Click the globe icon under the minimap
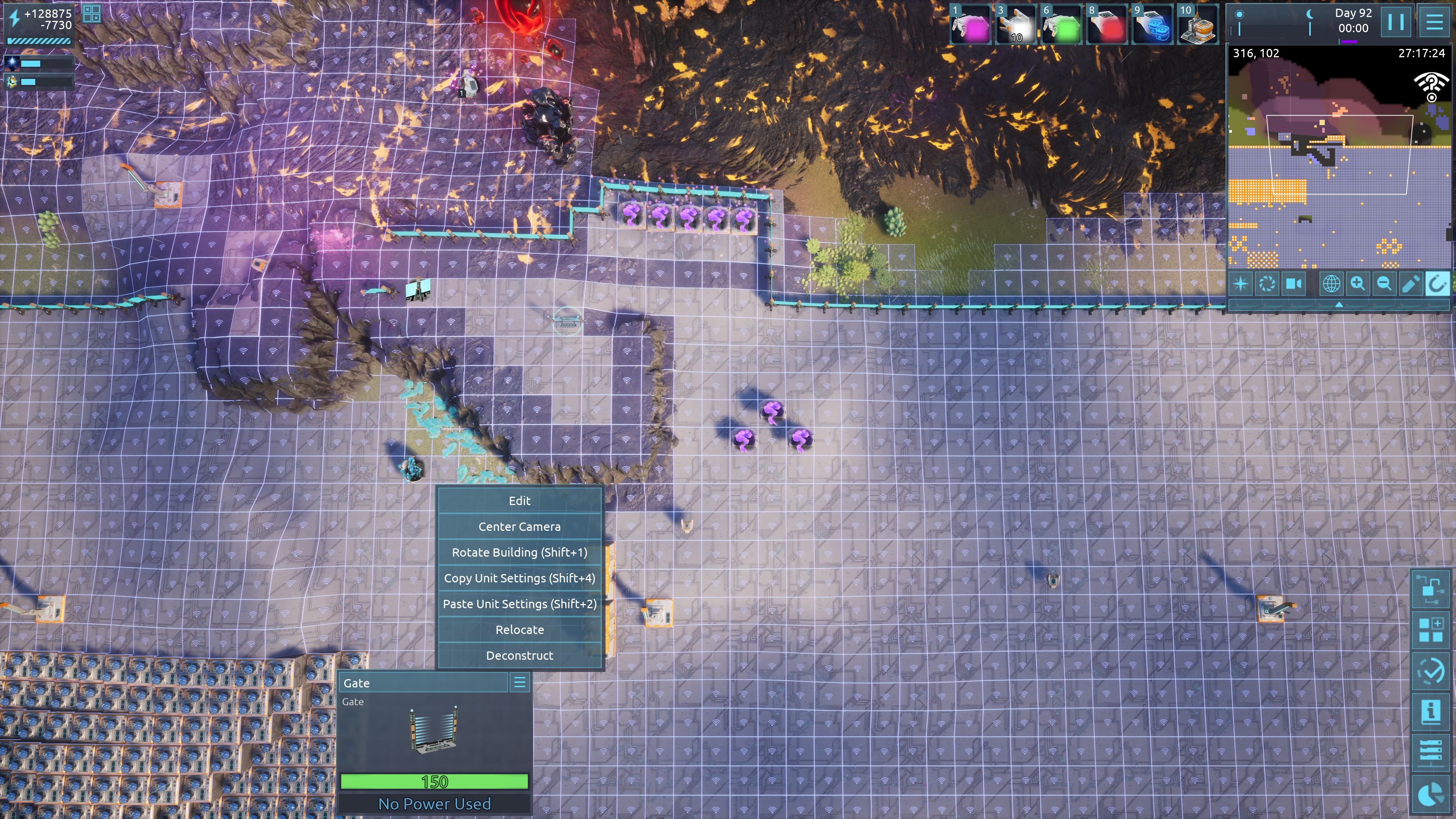This screenshot has width=1456, height=819. (x=1331, y=284)
